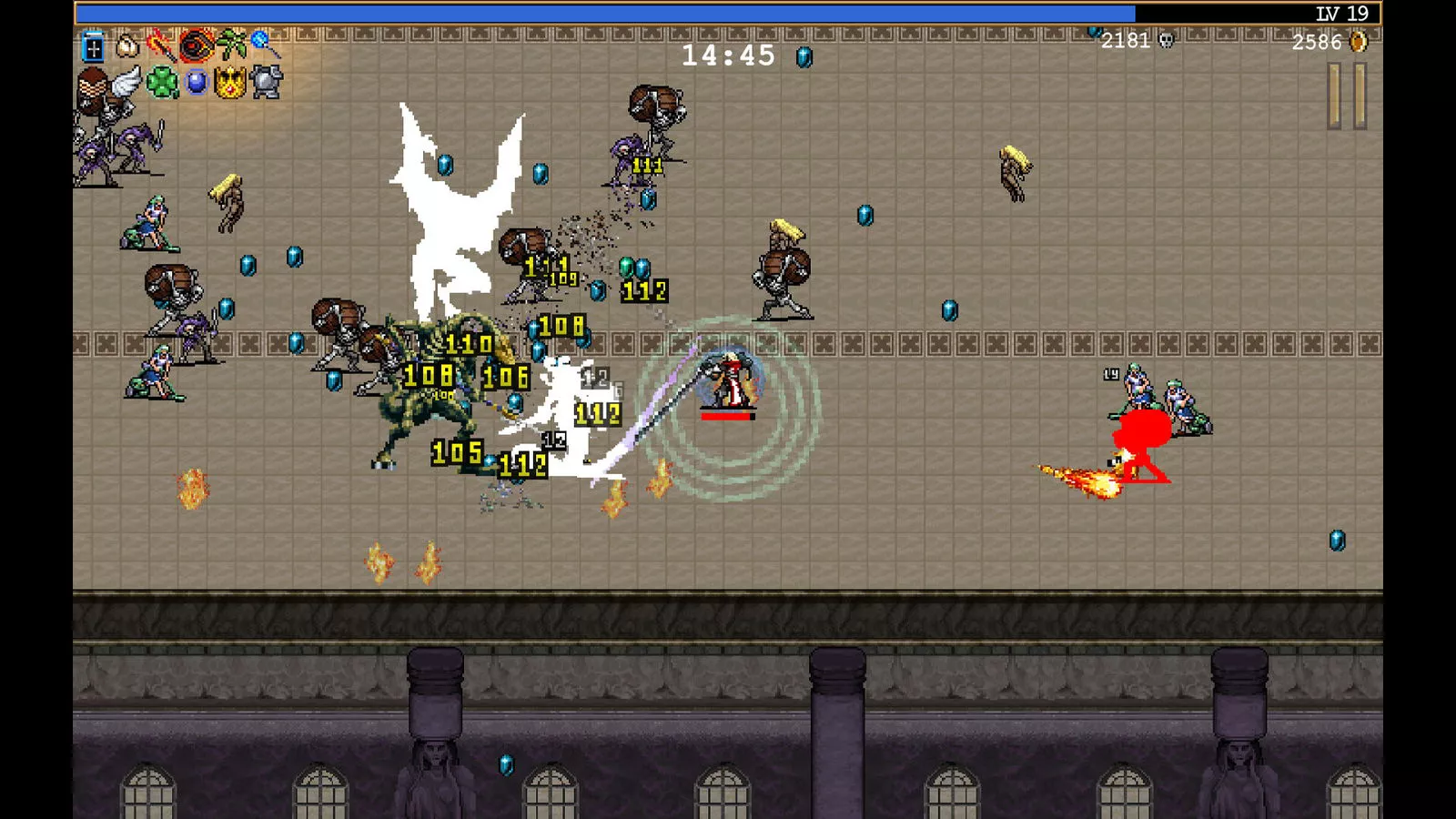Select the green plant weapon icon

(x=230, y=44)
